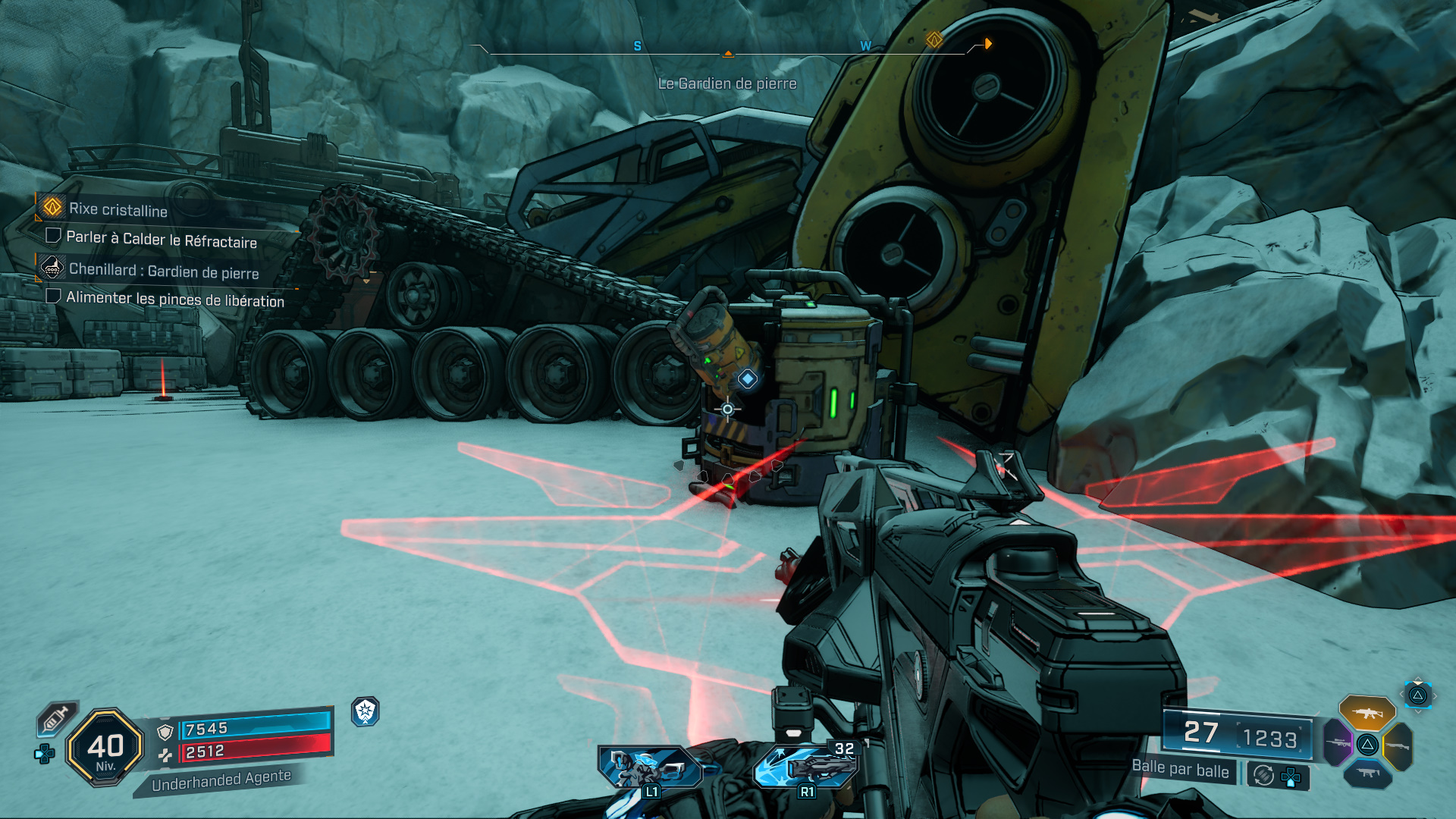Use the repair kit syringe icon

[57, 717]
